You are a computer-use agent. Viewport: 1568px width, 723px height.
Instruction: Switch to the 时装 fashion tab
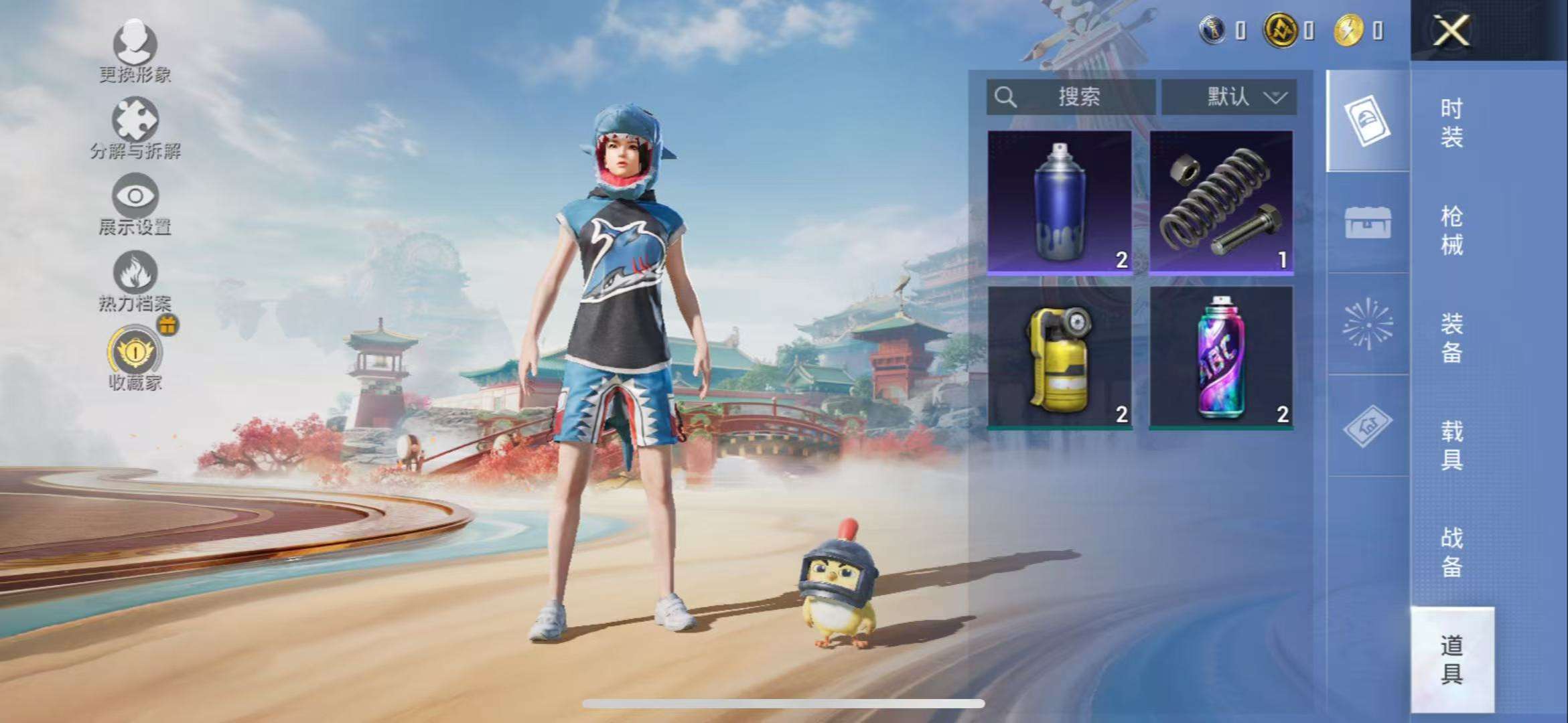(1451, 123)
